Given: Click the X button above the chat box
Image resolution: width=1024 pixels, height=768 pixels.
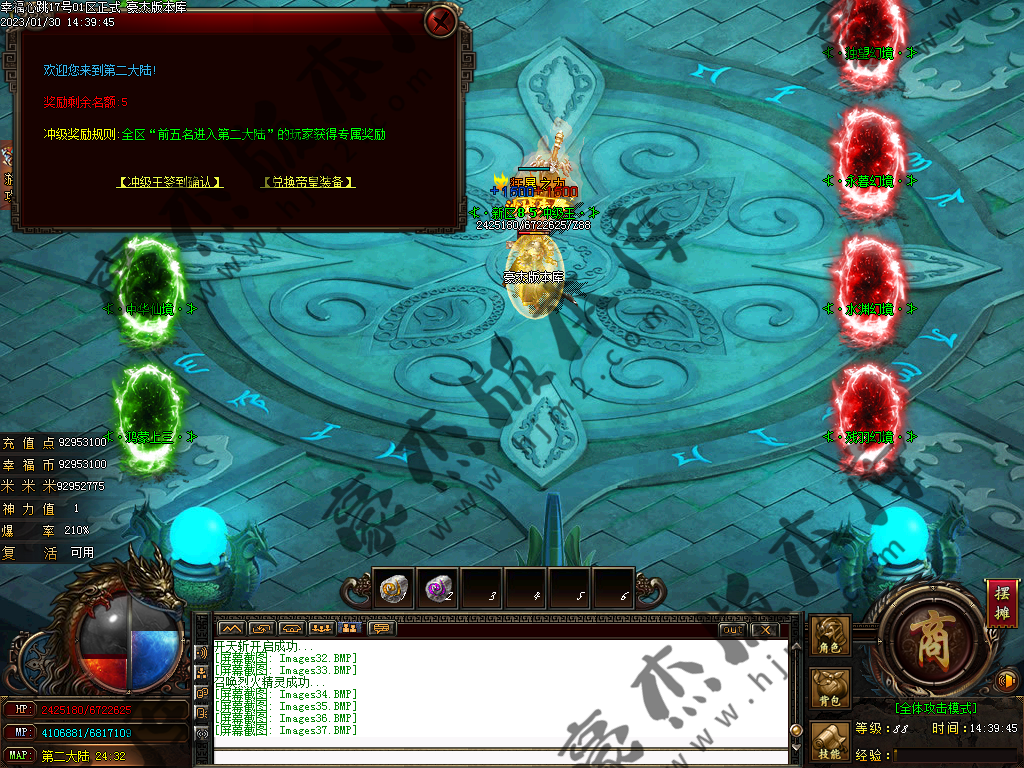Looking at the screenshot, I should pyautogui.click(x=764, y=629).
